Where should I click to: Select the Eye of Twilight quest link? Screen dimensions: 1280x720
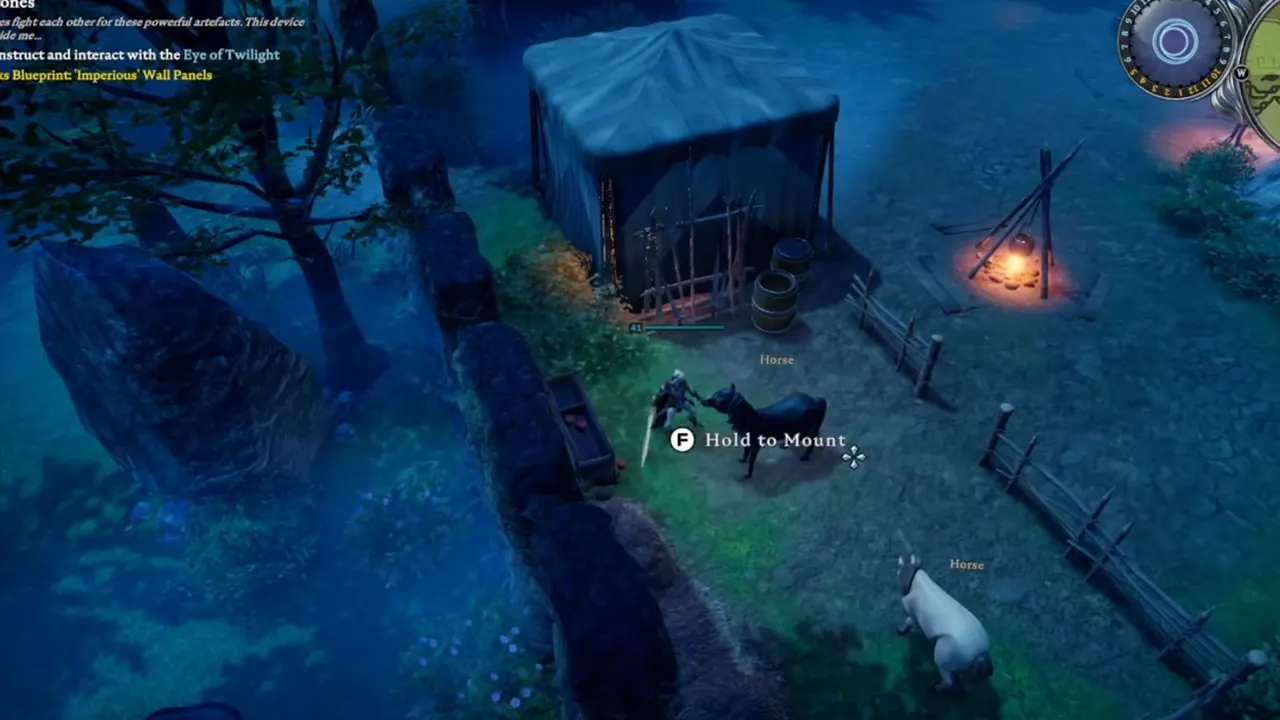point(230,55)
